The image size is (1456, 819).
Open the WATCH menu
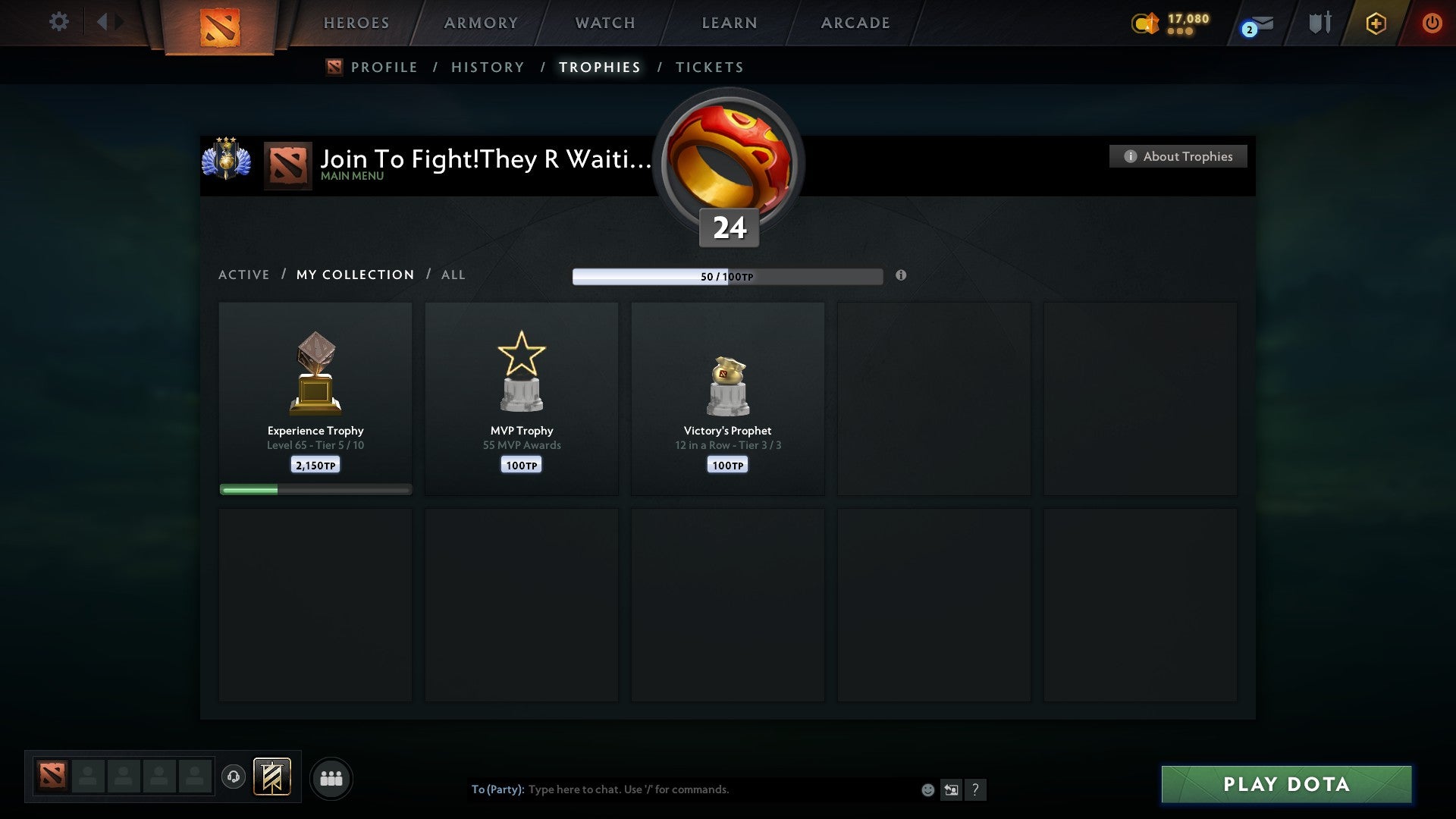pyautogui.click(x=604, y=23)
